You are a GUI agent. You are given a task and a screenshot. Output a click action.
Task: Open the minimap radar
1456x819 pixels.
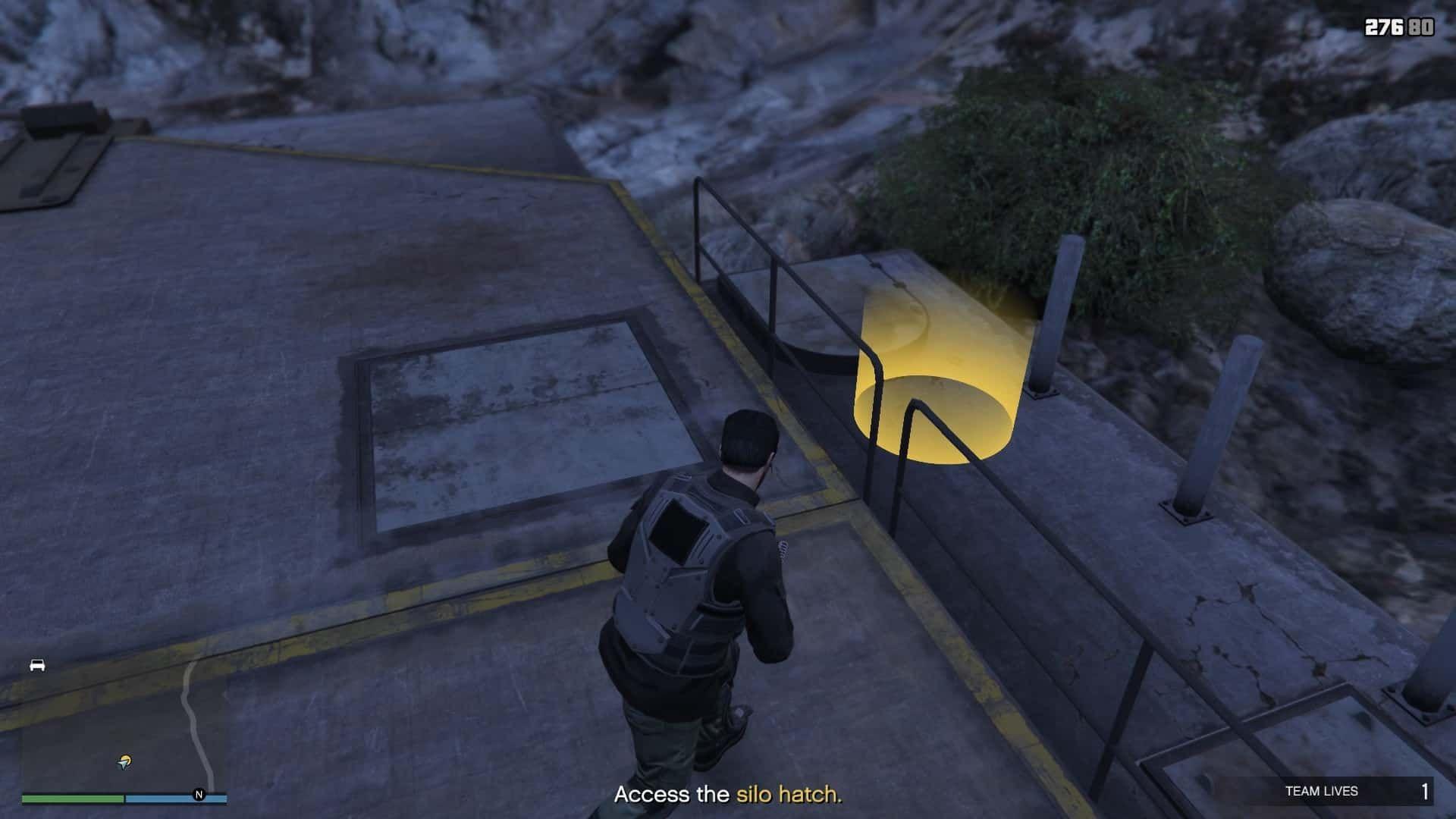coord(124,728)
